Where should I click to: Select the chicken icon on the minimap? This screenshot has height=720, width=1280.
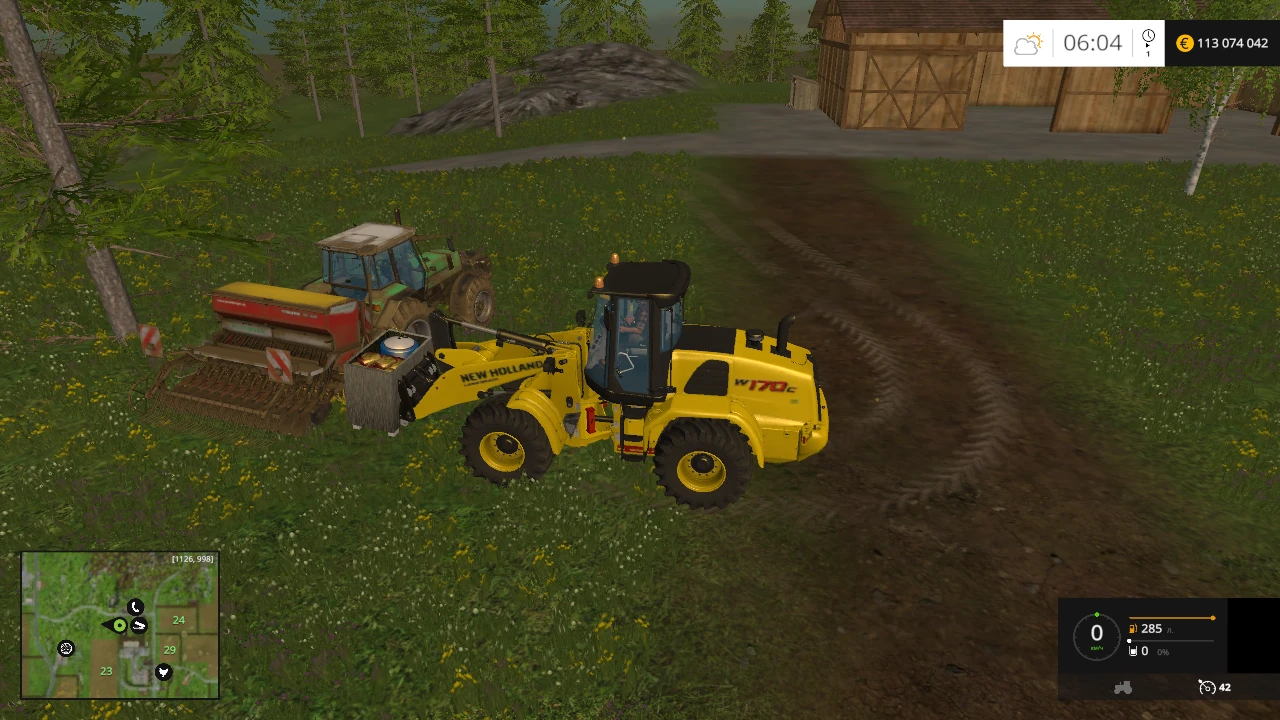163,672
